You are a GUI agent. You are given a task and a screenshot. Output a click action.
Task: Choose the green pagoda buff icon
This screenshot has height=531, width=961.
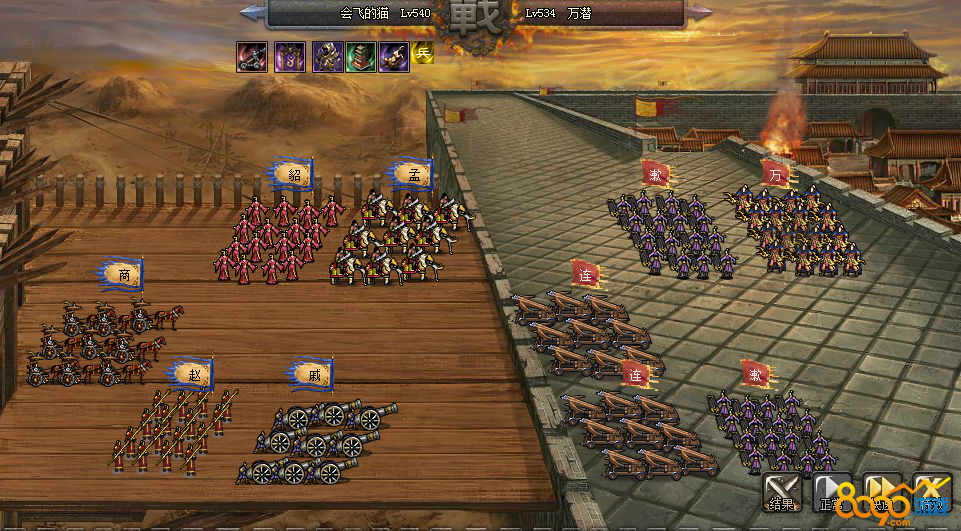click(361, 56)
